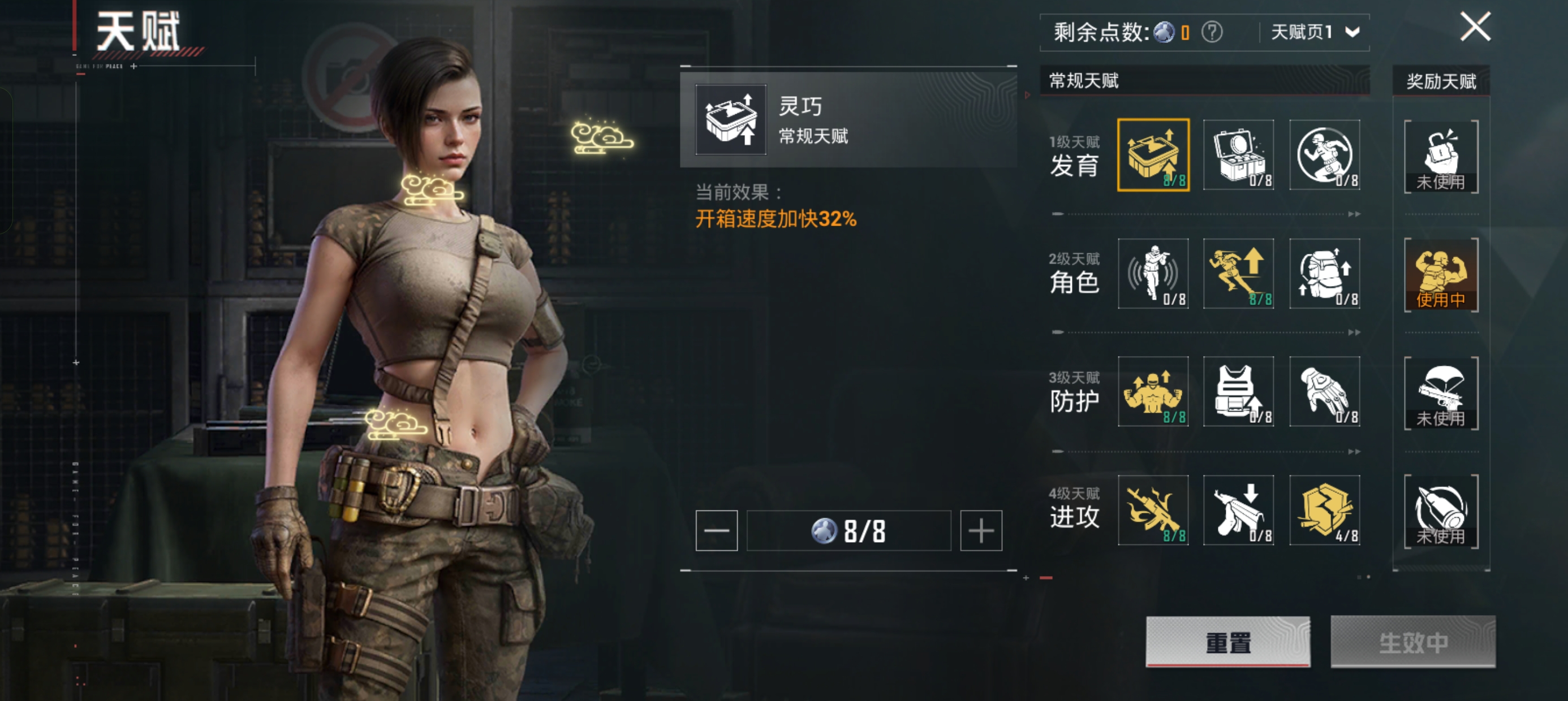The height and width of the screenshot is (701, 1568).
Task: Click the question mark help icon
Action: point(1211,32)
